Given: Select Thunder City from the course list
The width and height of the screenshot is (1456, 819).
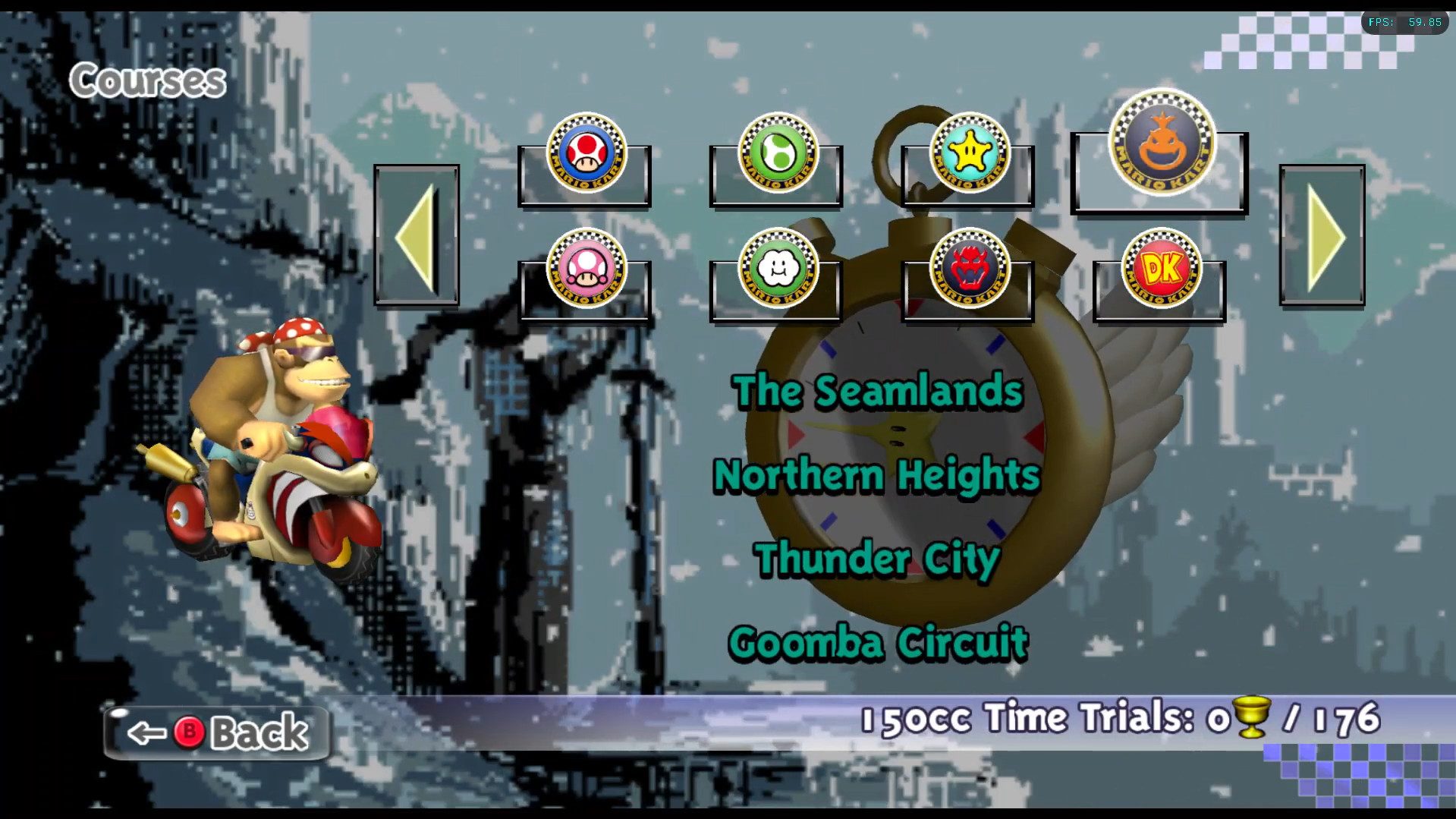Looking at the screenshot, I should [875, 559].
